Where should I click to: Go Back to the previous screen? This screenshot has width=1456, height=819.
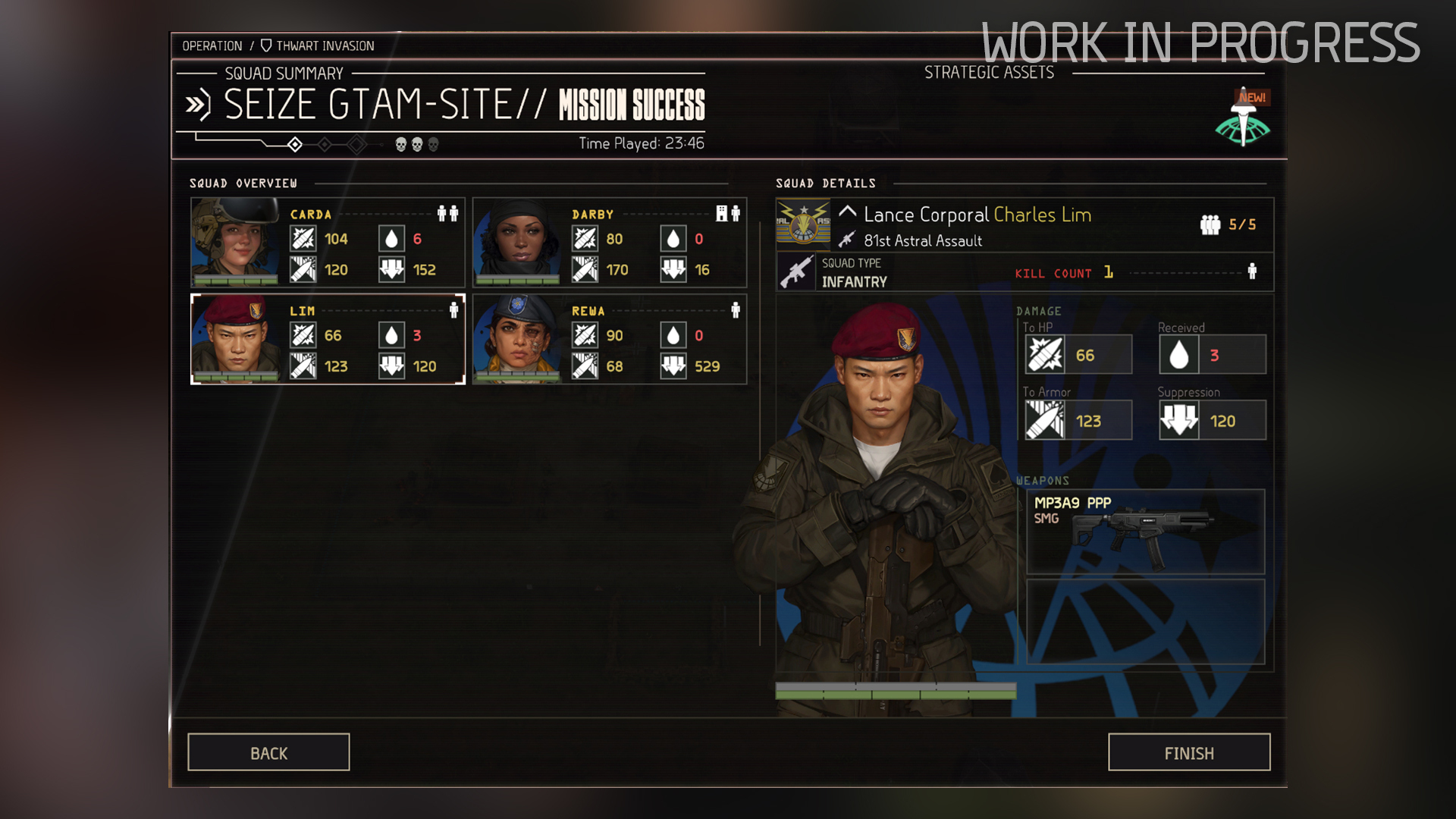click(x=268, y=752)
